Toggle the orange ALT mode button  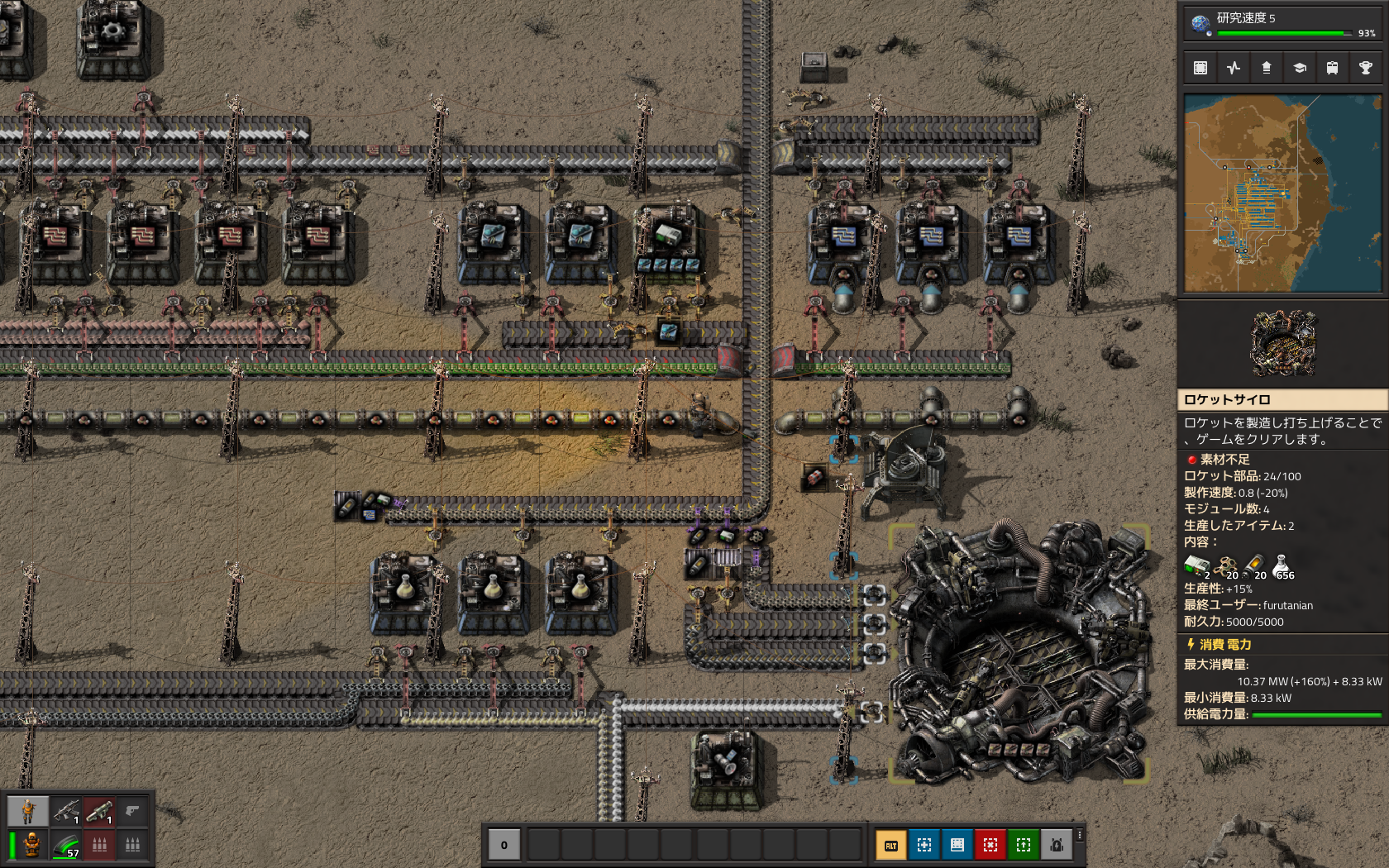click(891, 845)
